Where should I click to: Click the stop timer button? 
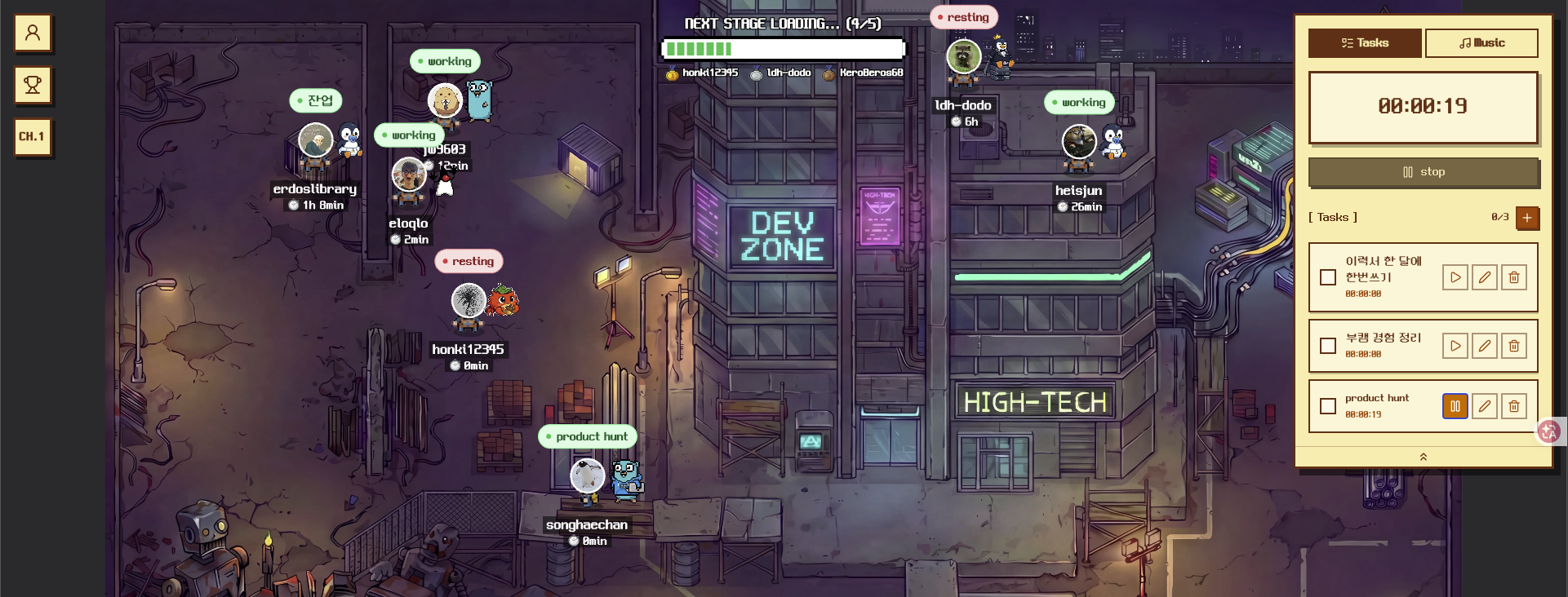pos(1424,172)
